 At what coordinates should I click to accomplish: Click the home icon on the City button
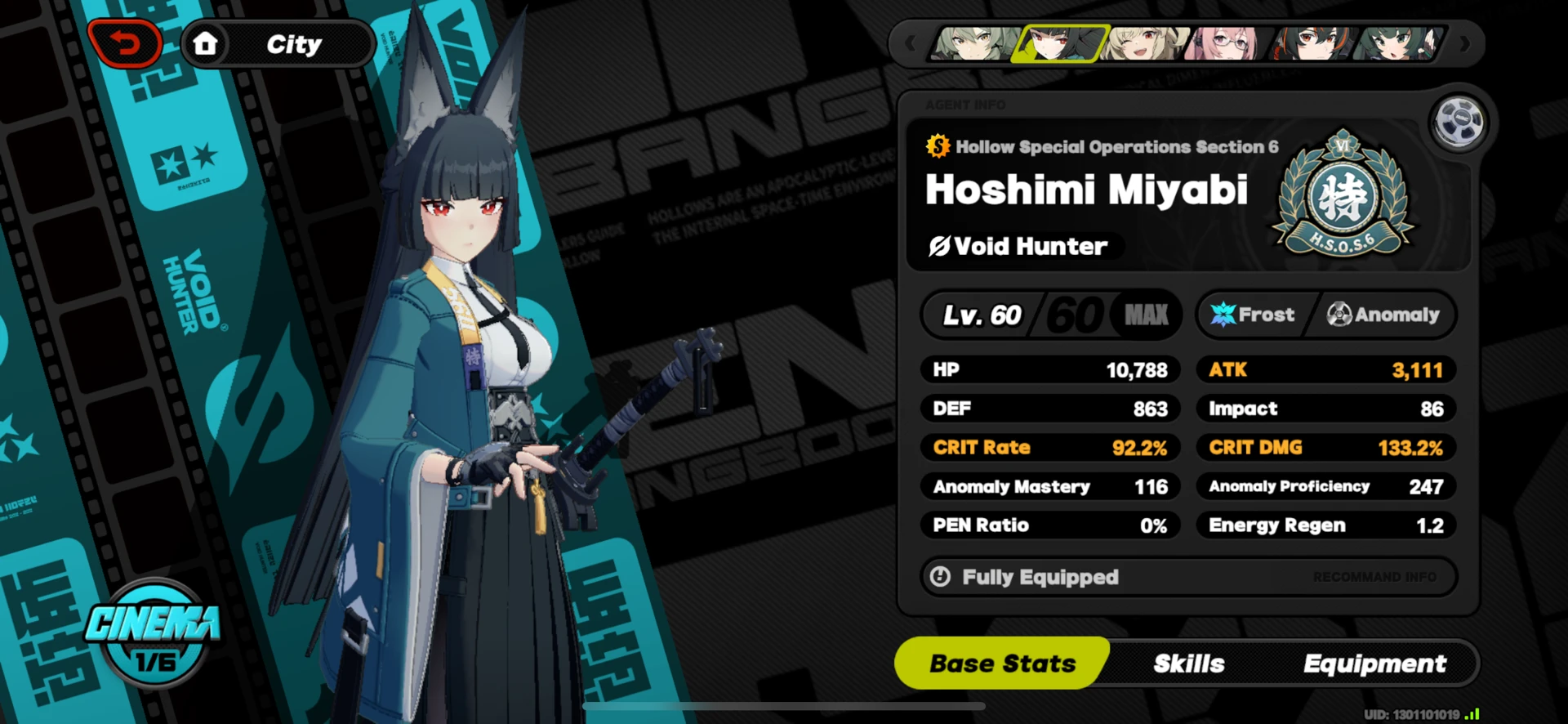tap(207, 42)
